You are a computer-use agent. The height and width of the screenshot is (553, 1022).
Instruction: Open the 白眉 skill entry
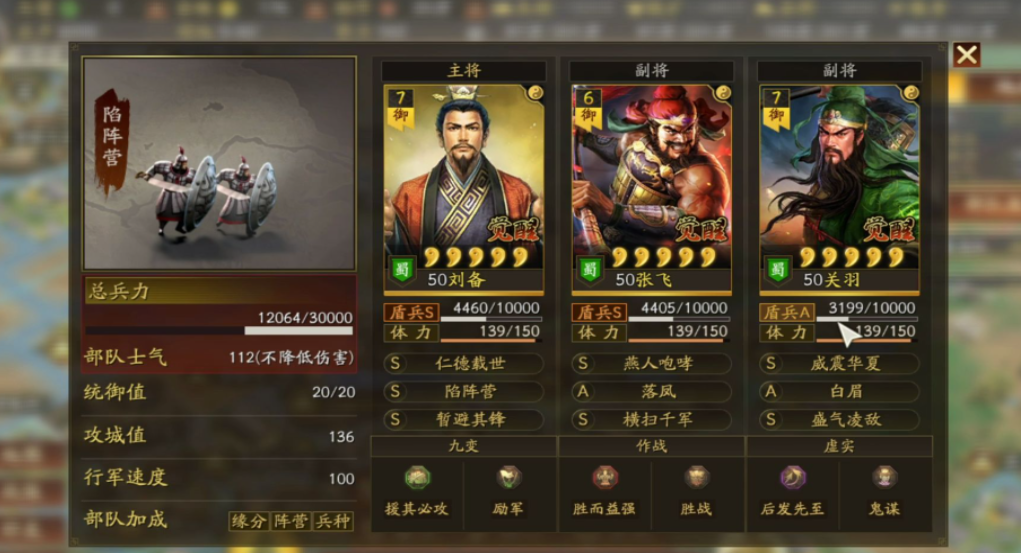840,392
